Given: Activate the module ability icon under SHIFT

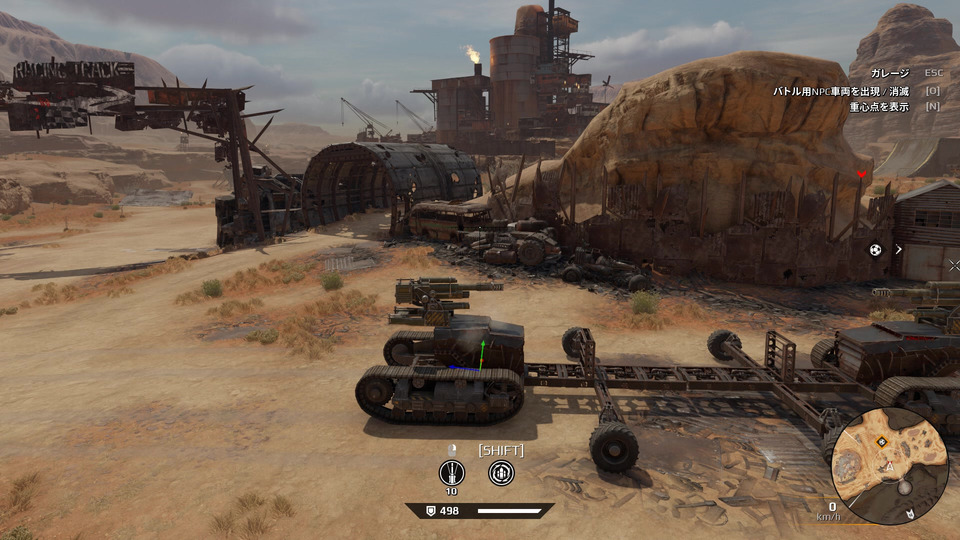Looking at the screenshot, I should [x=501, y=473].
